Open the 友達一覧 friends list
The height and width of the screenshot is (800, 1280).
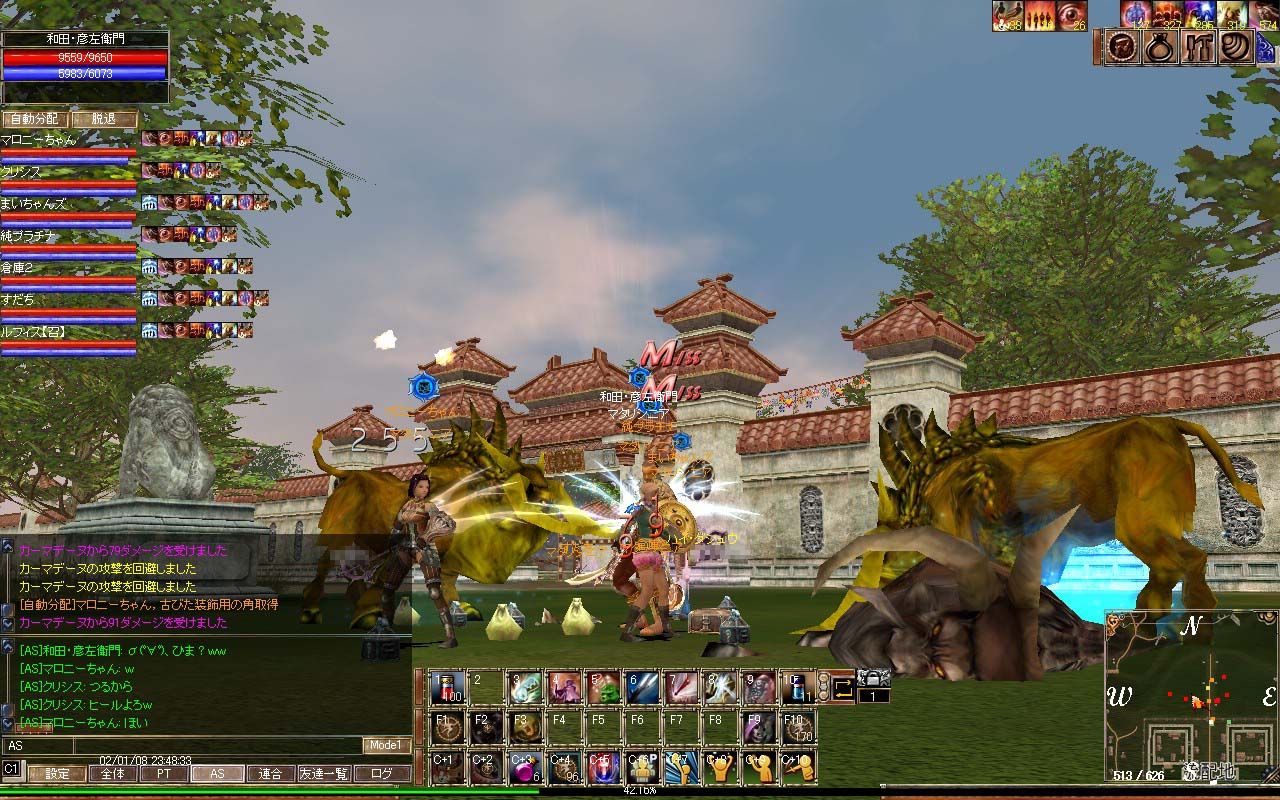(324, 773)
